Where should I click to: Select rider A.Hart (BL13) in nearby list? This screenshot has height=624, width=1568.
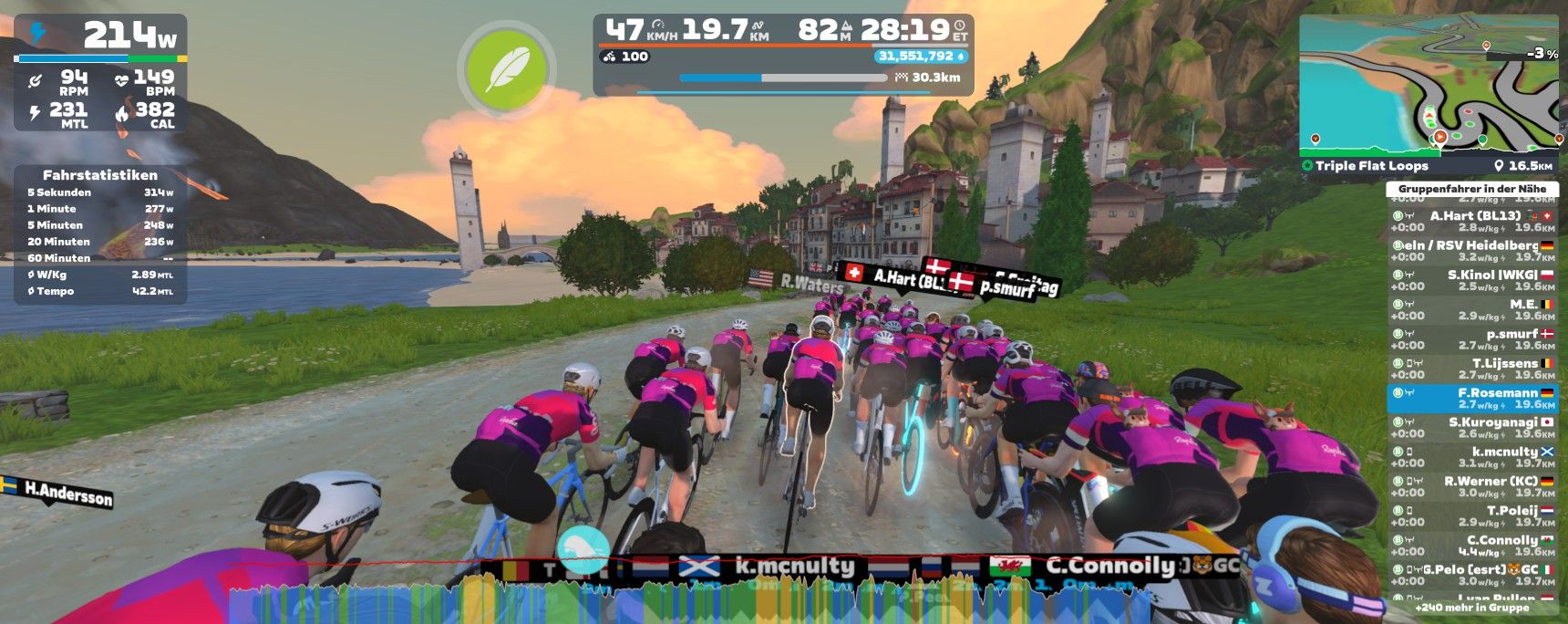click(1472, 222)
